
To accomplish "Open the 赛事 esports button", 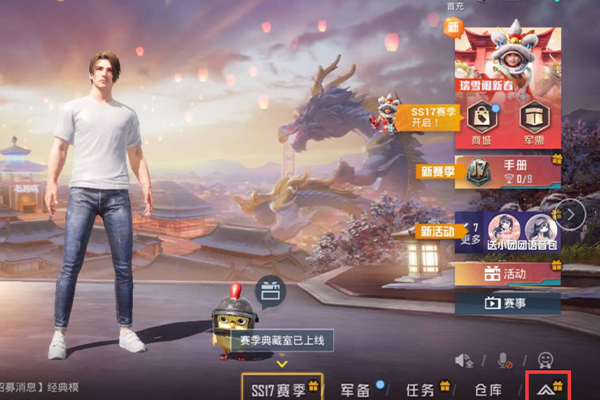I will click(508, 300).
